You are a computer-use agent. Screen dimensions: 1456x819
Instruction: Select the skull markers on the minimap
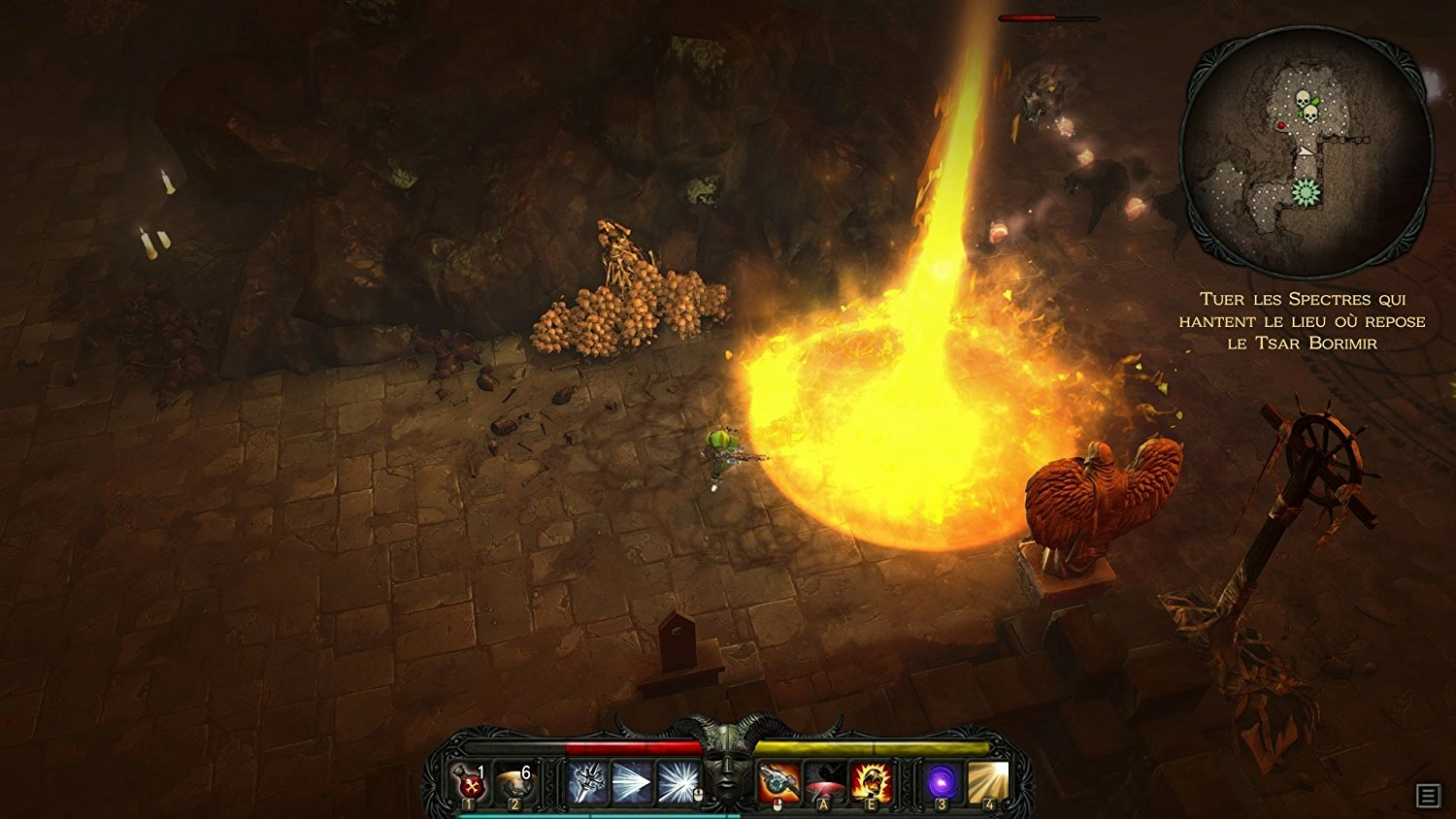[x=1306, y=105]
